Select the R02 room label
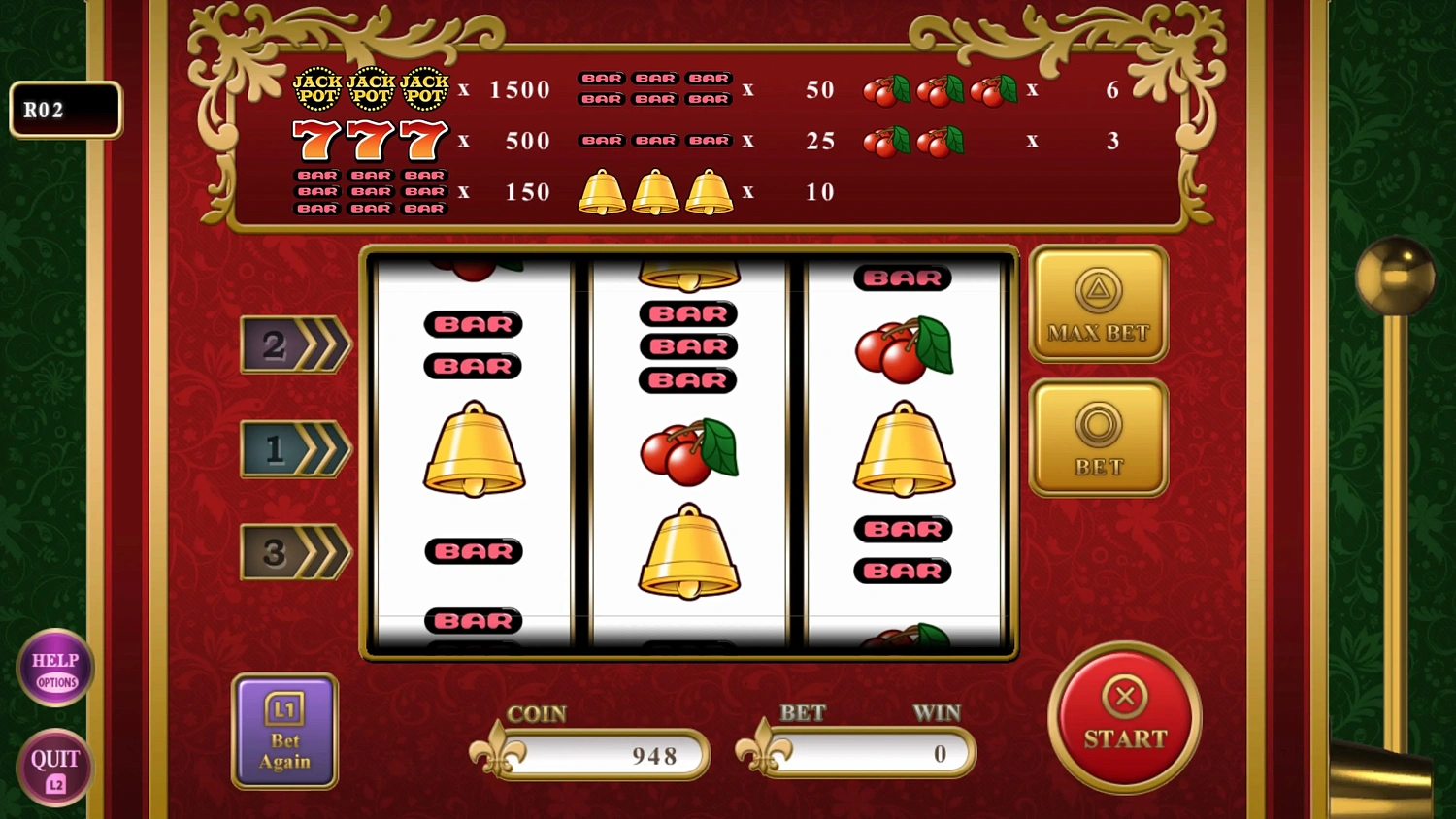 point(64,109)
